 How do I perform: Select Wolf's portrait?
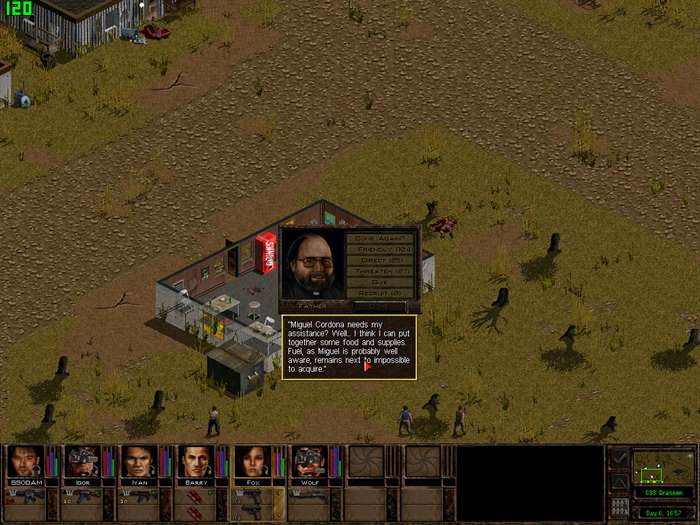[309, 461]
